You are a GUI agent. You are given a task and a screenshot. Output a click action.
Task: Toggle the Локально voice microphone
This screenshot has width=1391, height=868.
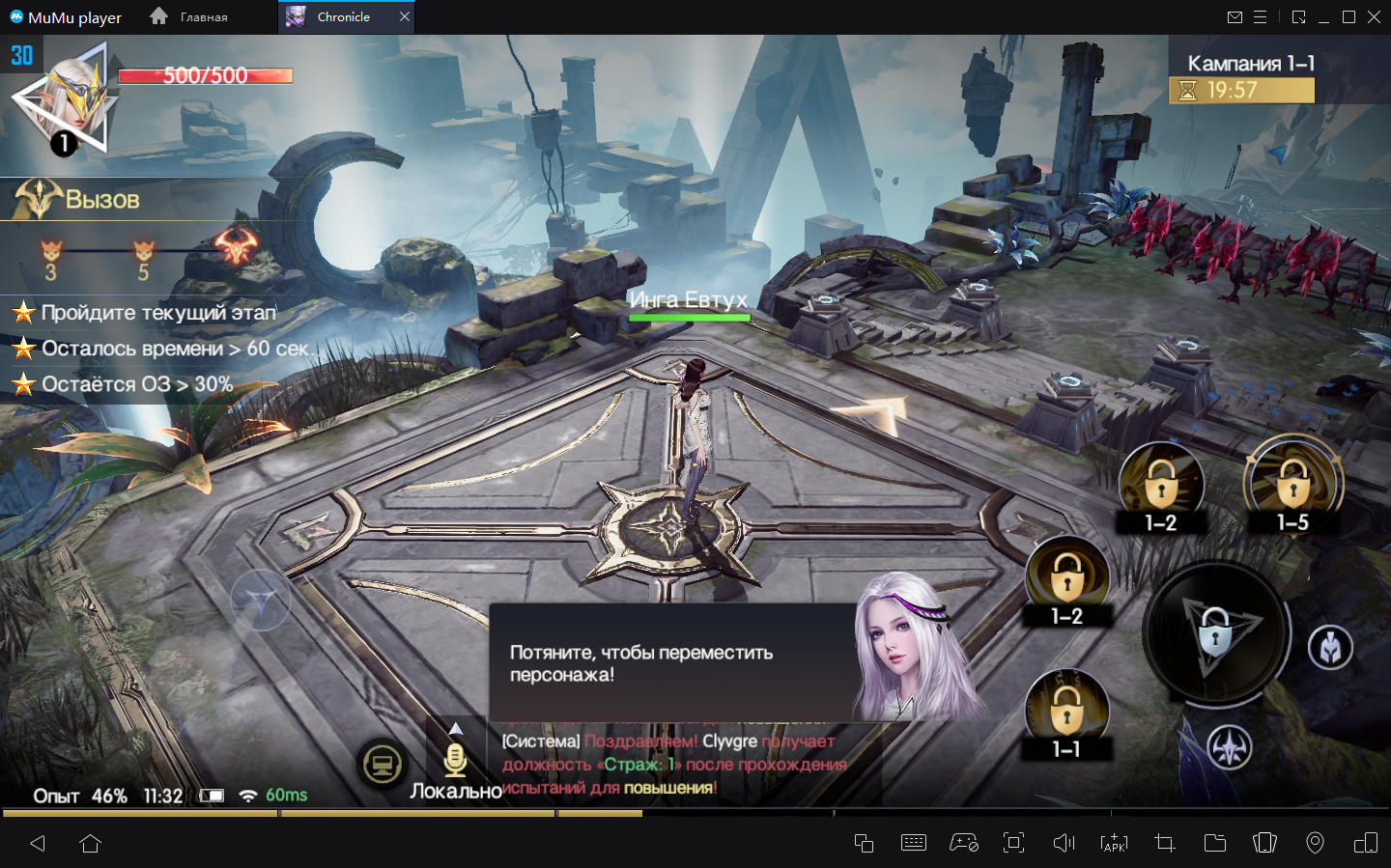pyautogui.click(x=455, y=761)
